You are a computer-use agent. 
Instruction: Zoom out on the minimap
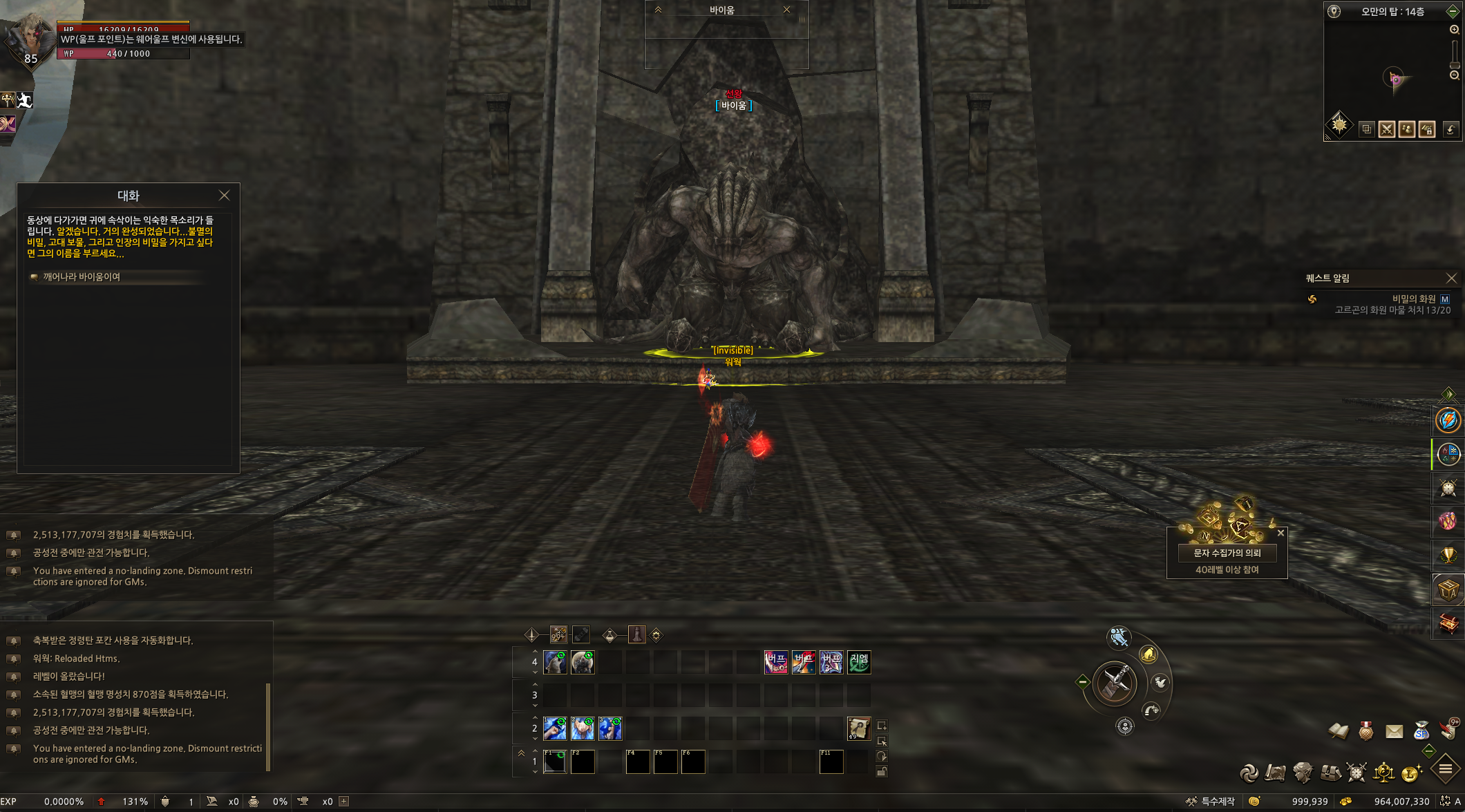pos(1454,75)
